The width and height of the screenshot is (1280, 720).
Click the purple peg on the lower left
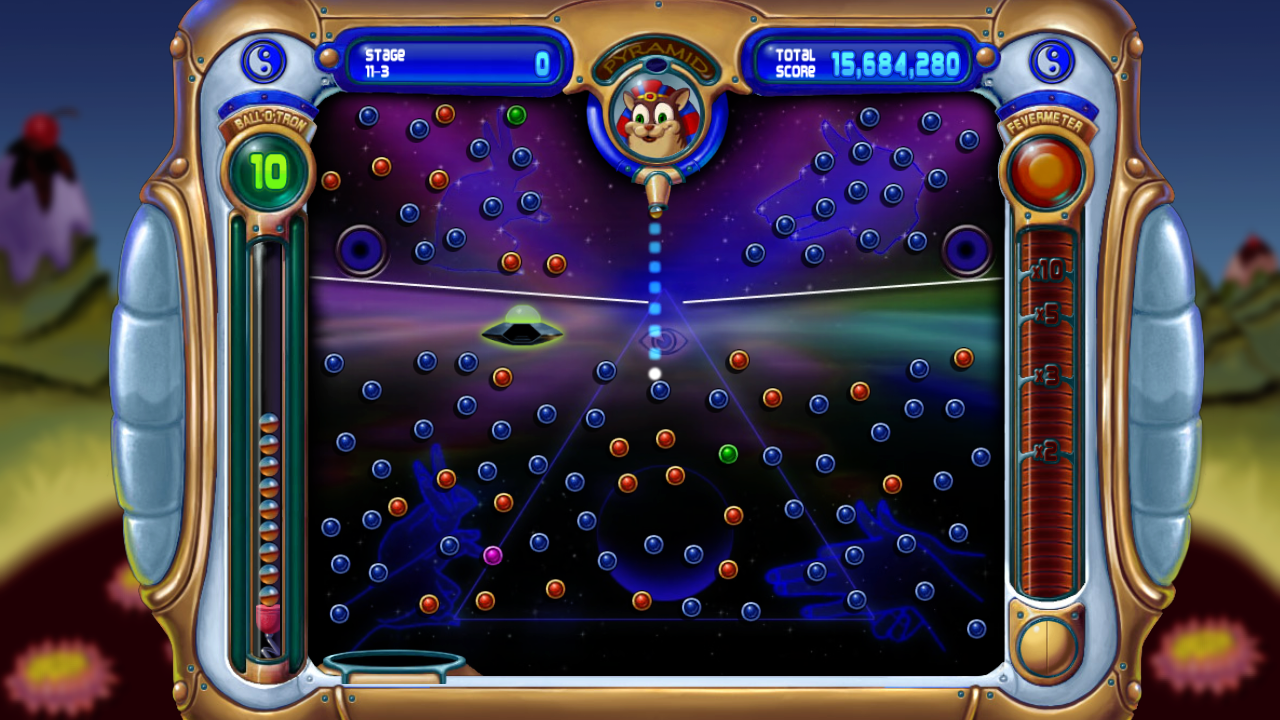pos(491,555)
